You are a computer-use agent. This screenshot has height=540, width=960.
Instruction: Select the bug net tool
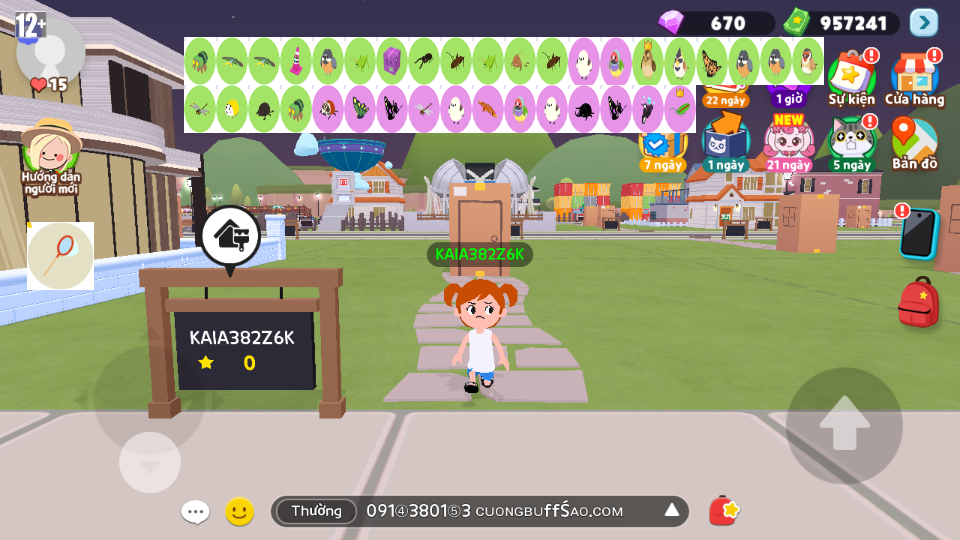[x=60, y=256]
